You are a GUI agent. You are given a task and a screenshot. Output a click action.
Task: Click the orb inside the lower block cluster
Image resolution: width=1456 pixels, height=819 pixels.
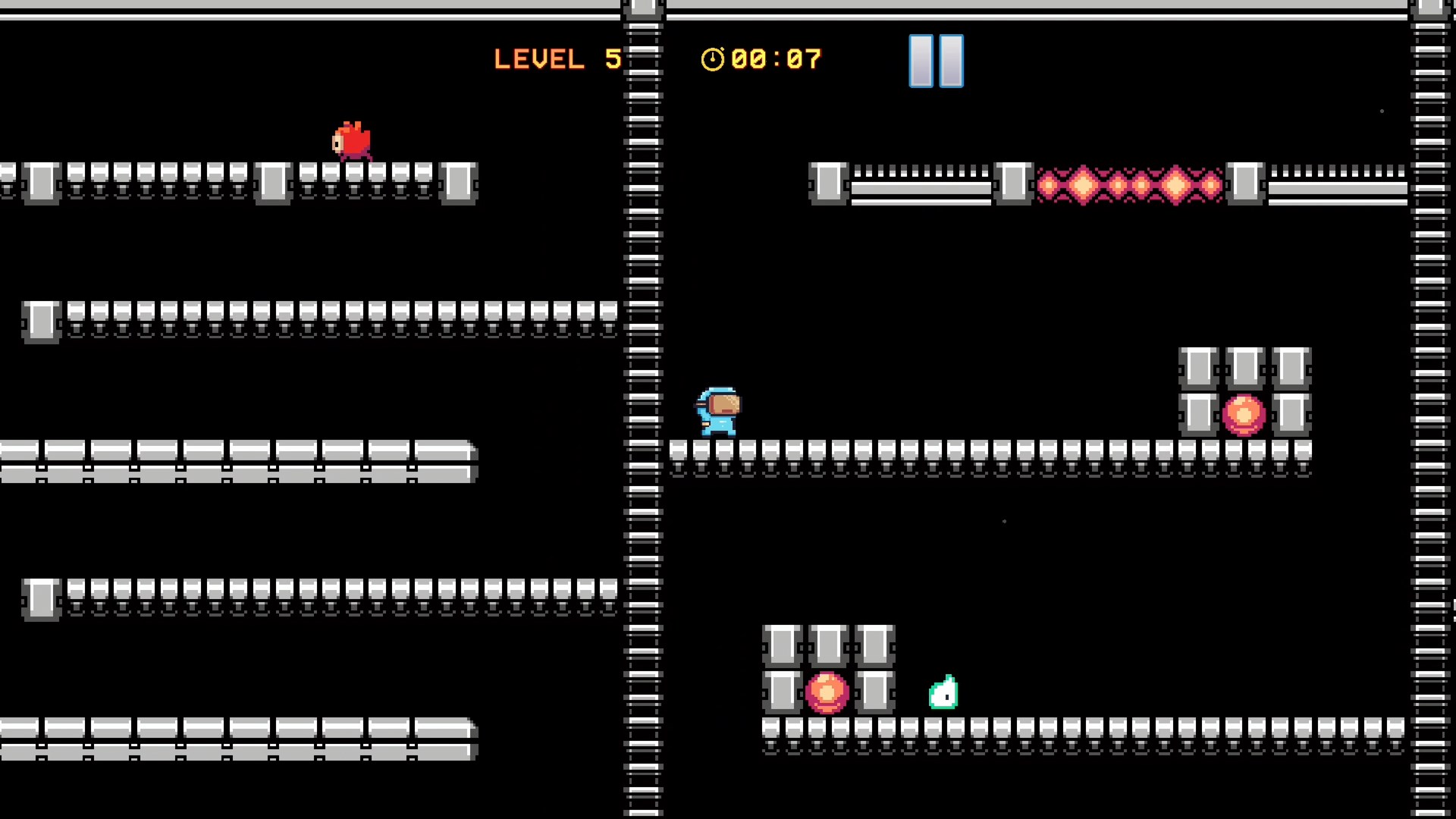(x=827, y=692)
